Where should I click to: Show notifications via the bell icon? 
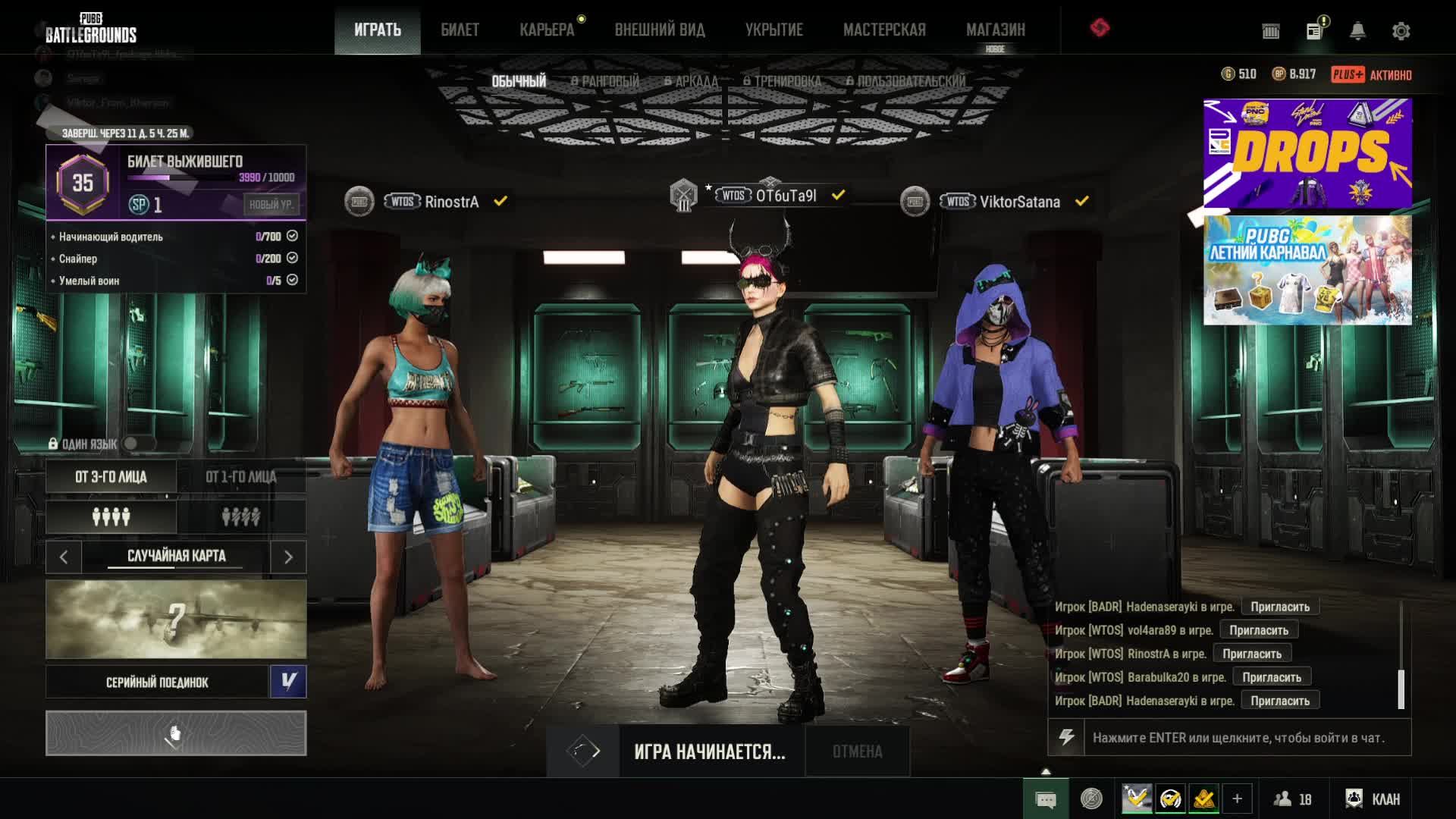click(1357, 31)
